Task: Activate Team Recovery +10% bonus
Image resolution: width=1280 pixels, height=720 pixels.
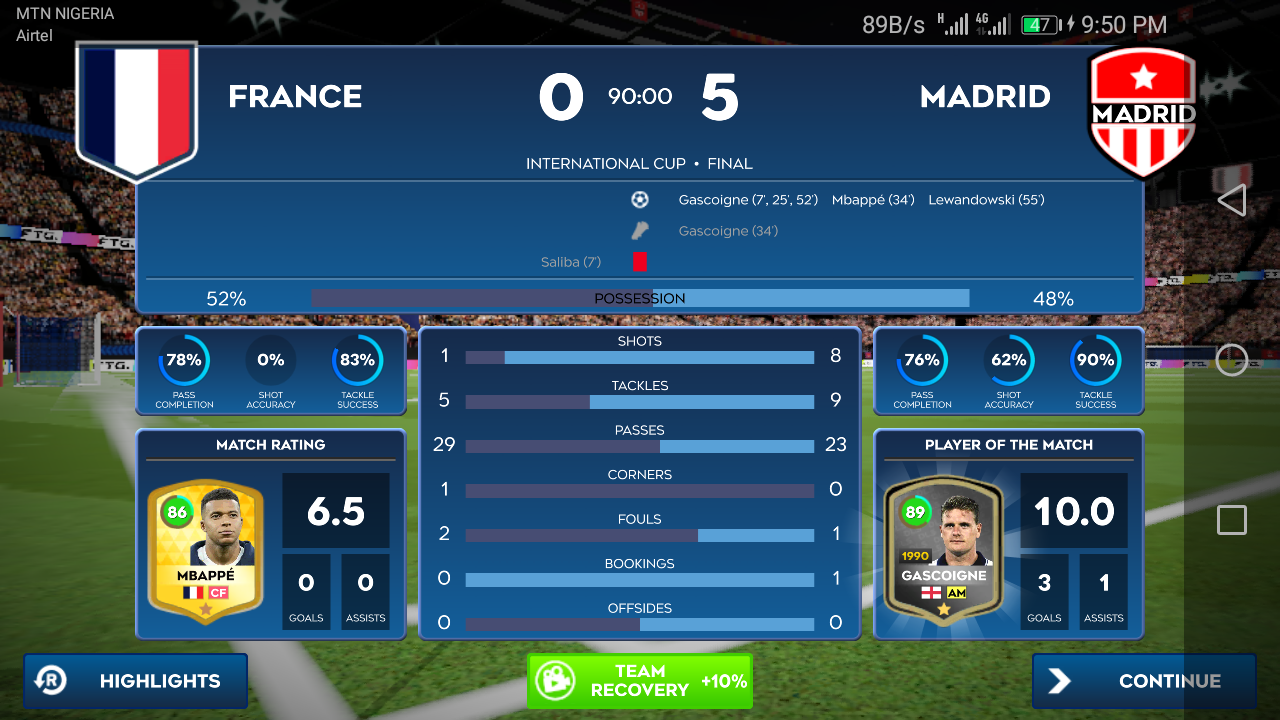Action: pos(639,681)
